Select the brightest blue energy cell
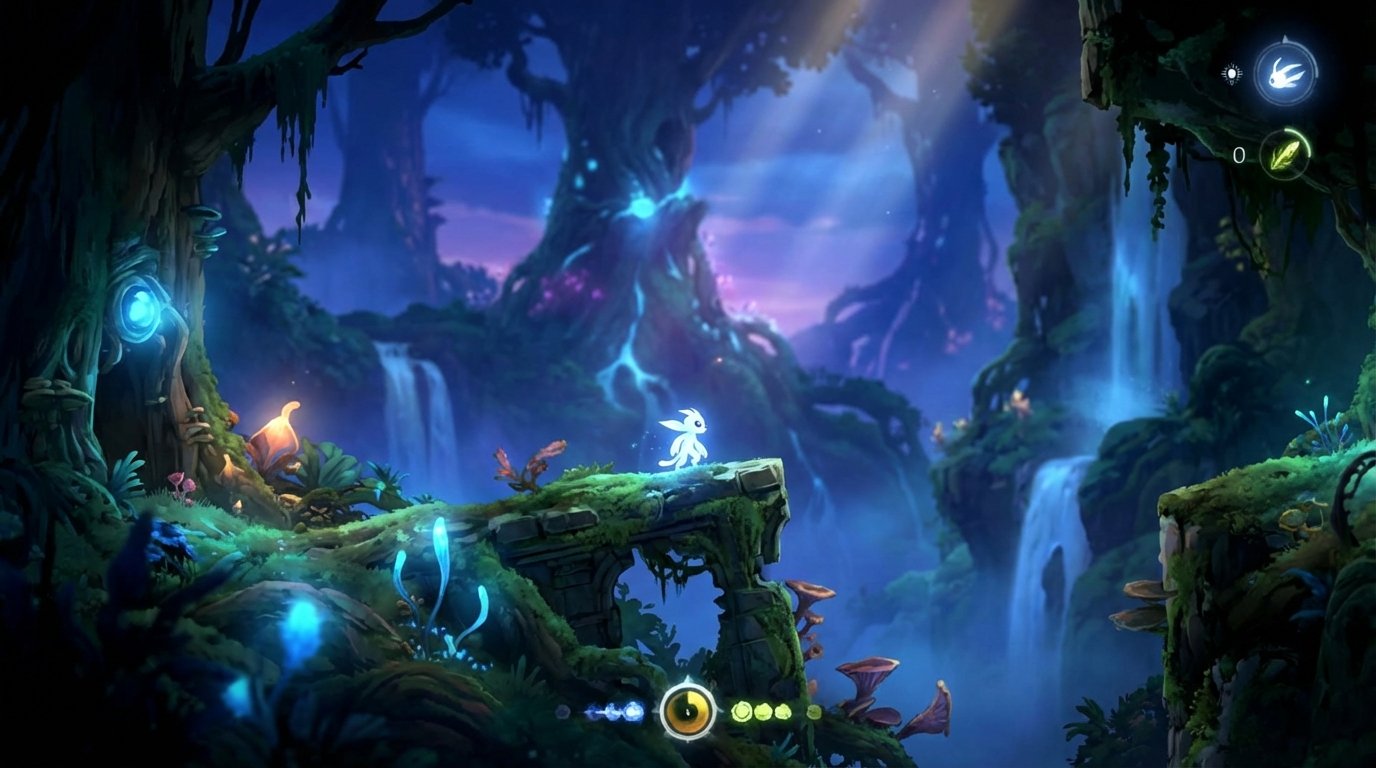The width and height of the screenshot is (1376, 768). coord(635,710)
